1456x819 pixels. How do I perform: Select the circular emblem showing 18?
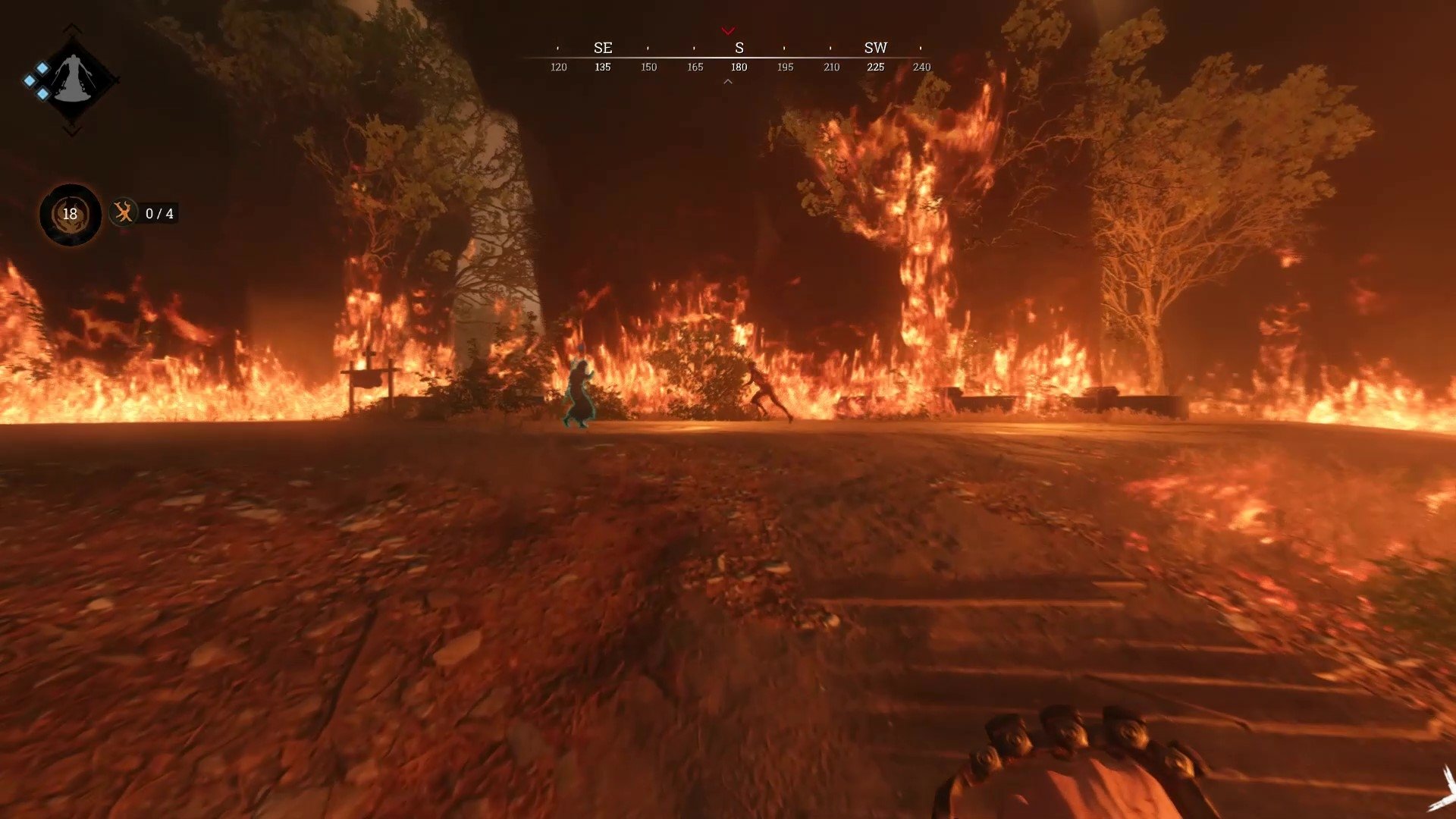70,214
